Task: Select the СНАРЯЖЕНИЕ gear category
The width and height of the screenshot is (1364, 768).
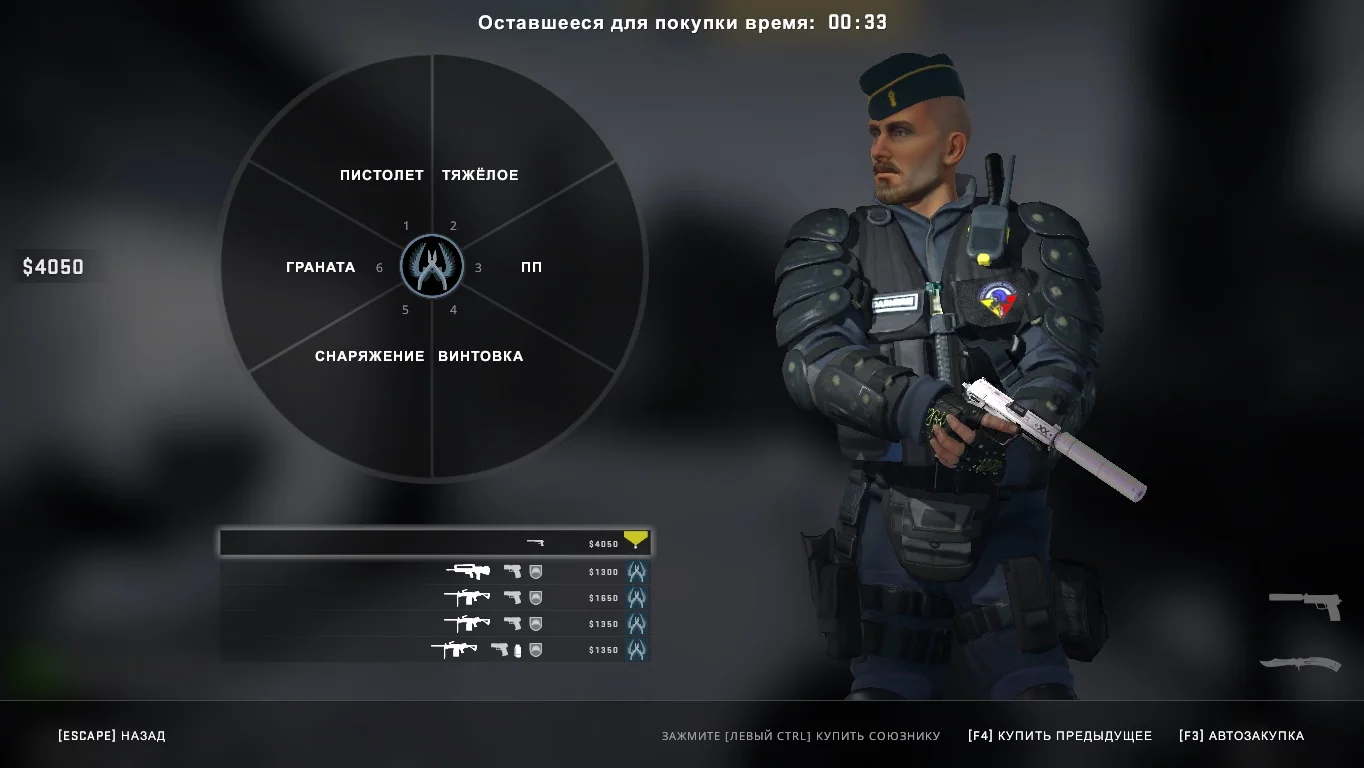Action: tap(369, 356)
